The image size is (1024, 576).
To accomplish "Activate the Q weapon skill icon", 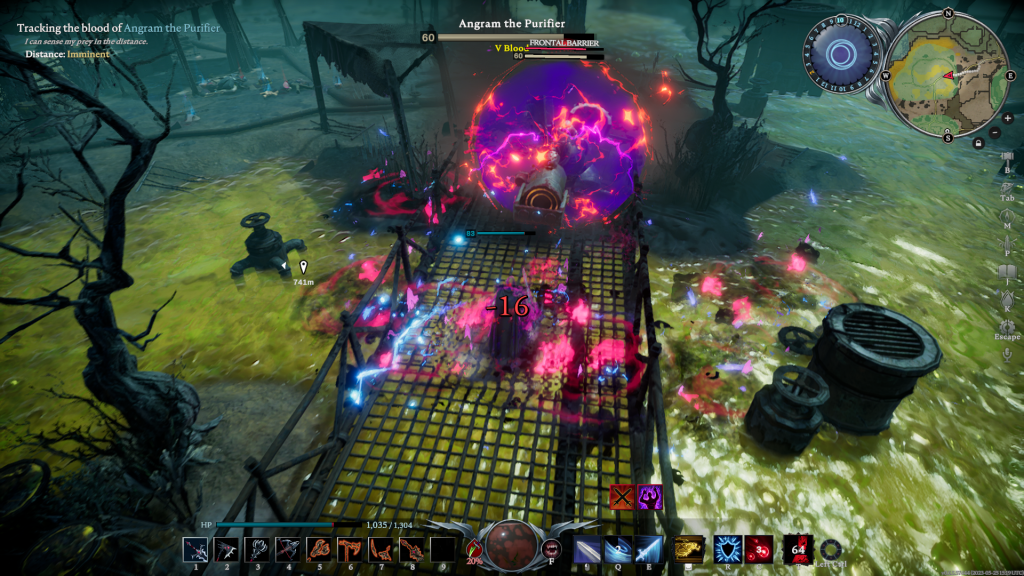I will tap(618, 548).
